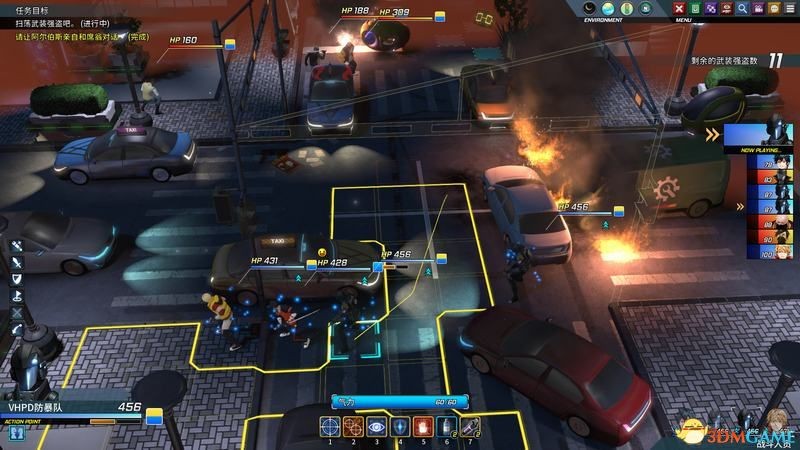This screenshot has width=800, height=450.
Task: Select the crosshair aimed-shot skill
Action: [x=331, y=427]
